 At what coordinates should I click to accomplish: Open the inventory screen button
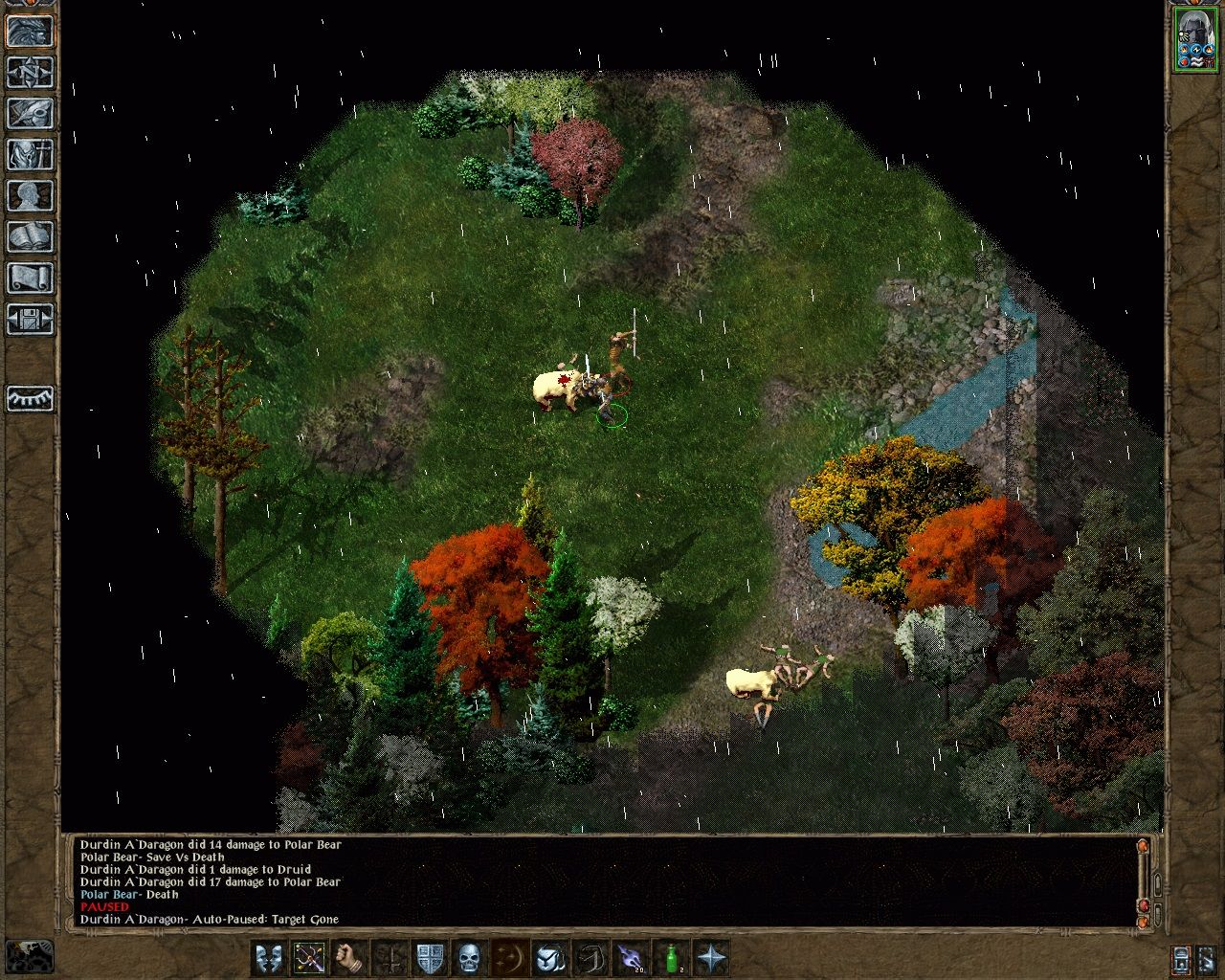(30, 154)
